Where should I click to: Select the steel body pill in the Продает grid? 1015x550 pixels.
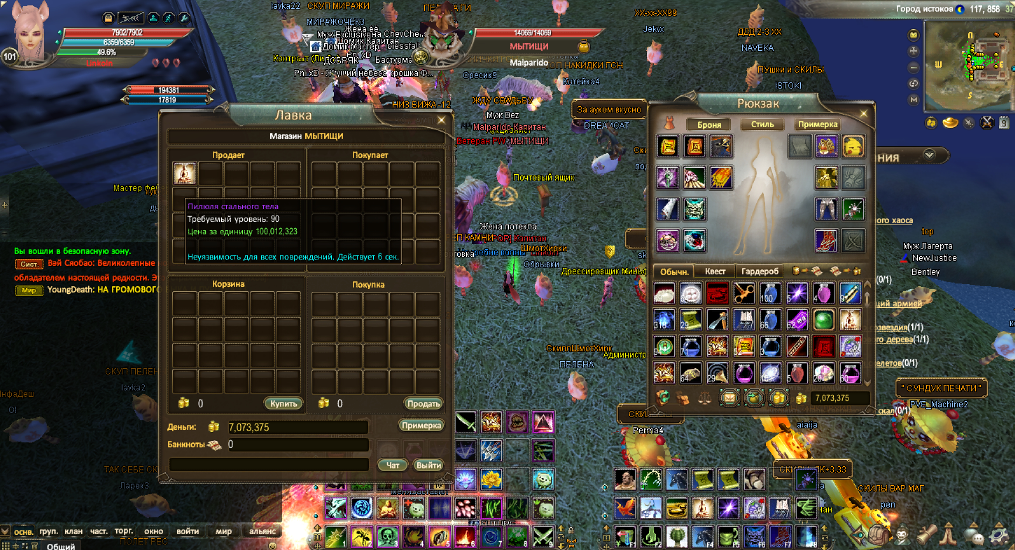(x=184, y=173)
